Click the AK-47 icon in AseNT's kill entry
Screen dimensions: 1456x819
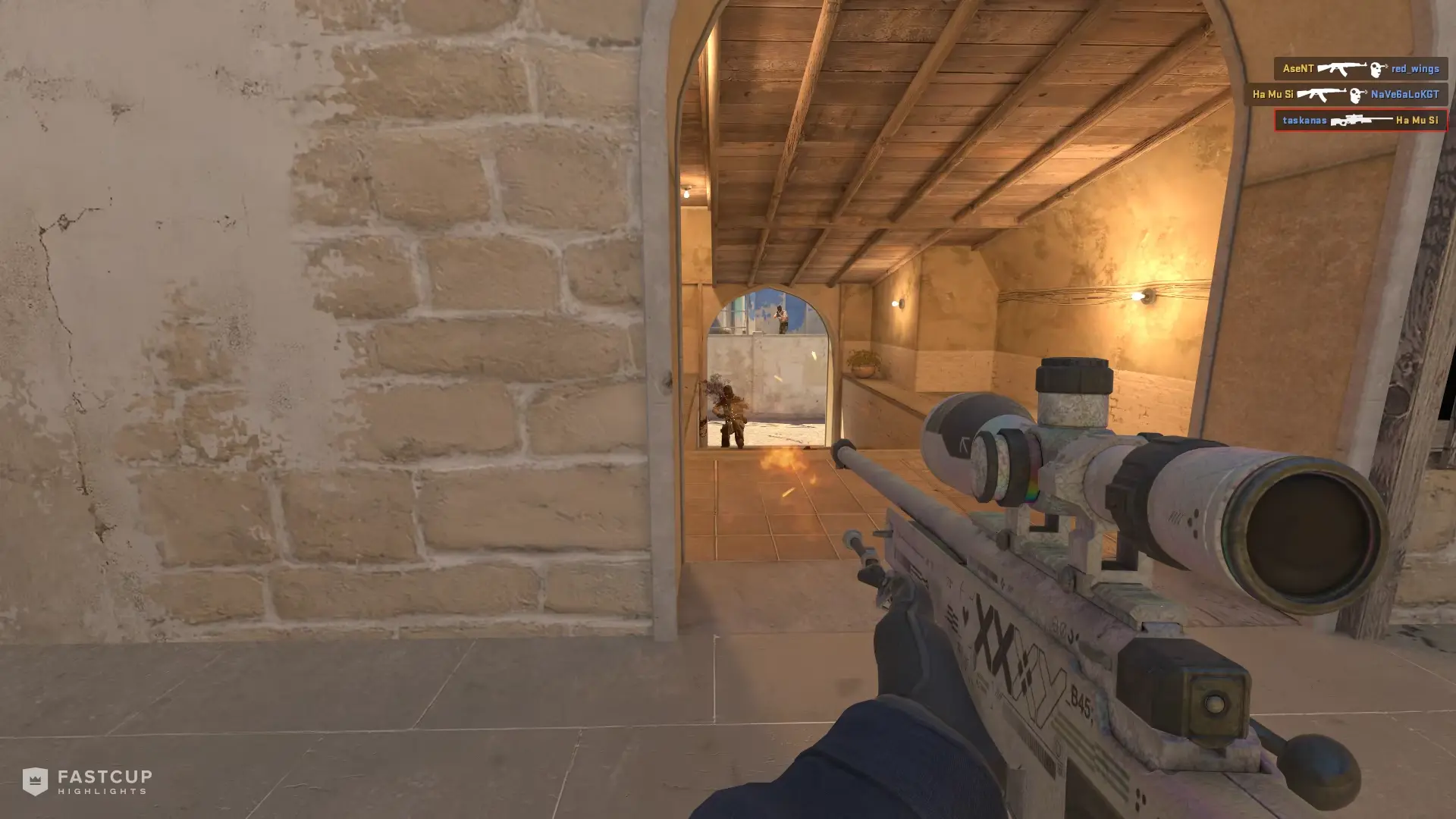[x=1342, y=68]
